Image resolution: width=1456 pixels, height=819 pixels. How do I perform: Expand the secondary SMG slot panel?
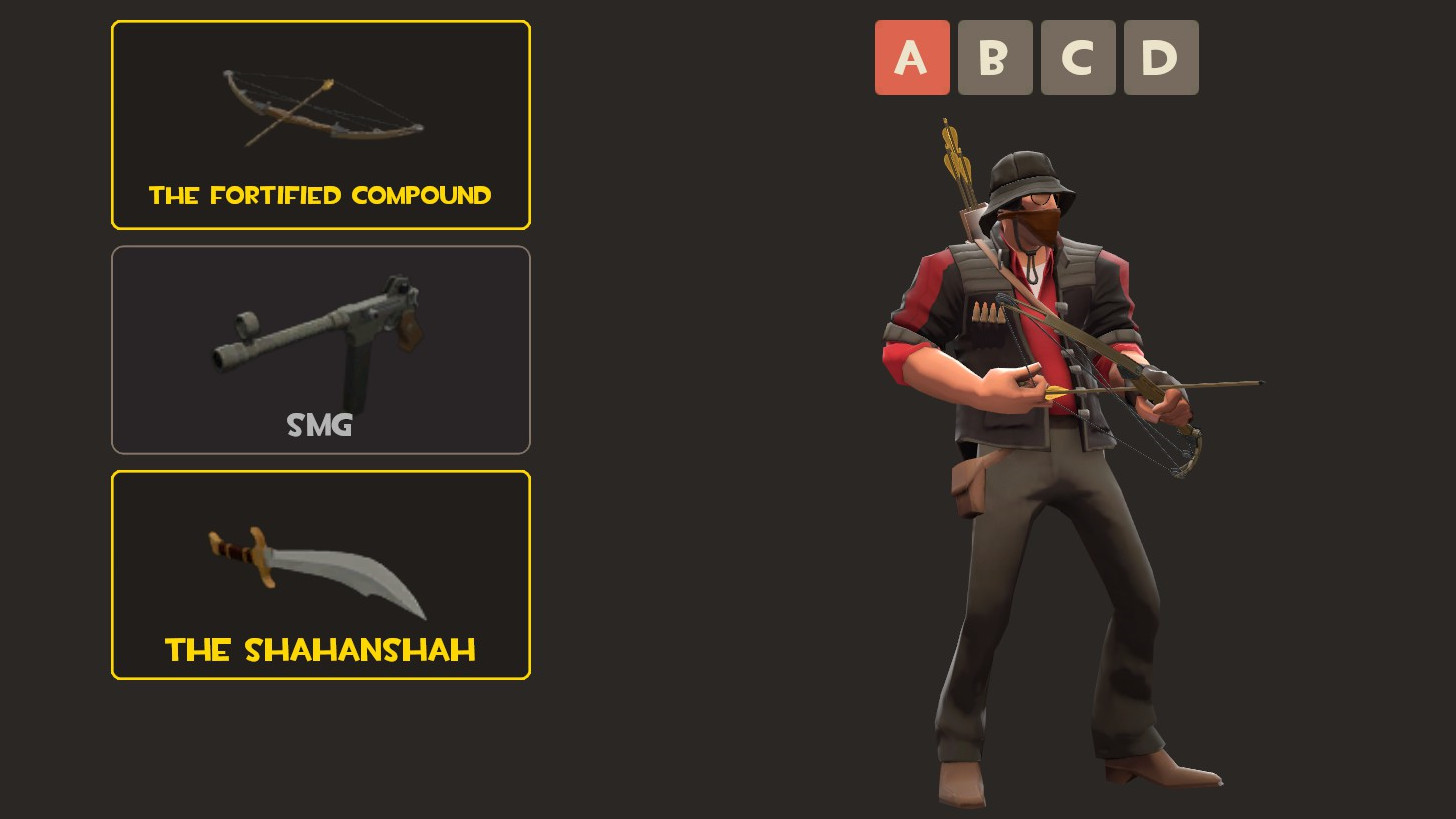[x=320, y=350]
